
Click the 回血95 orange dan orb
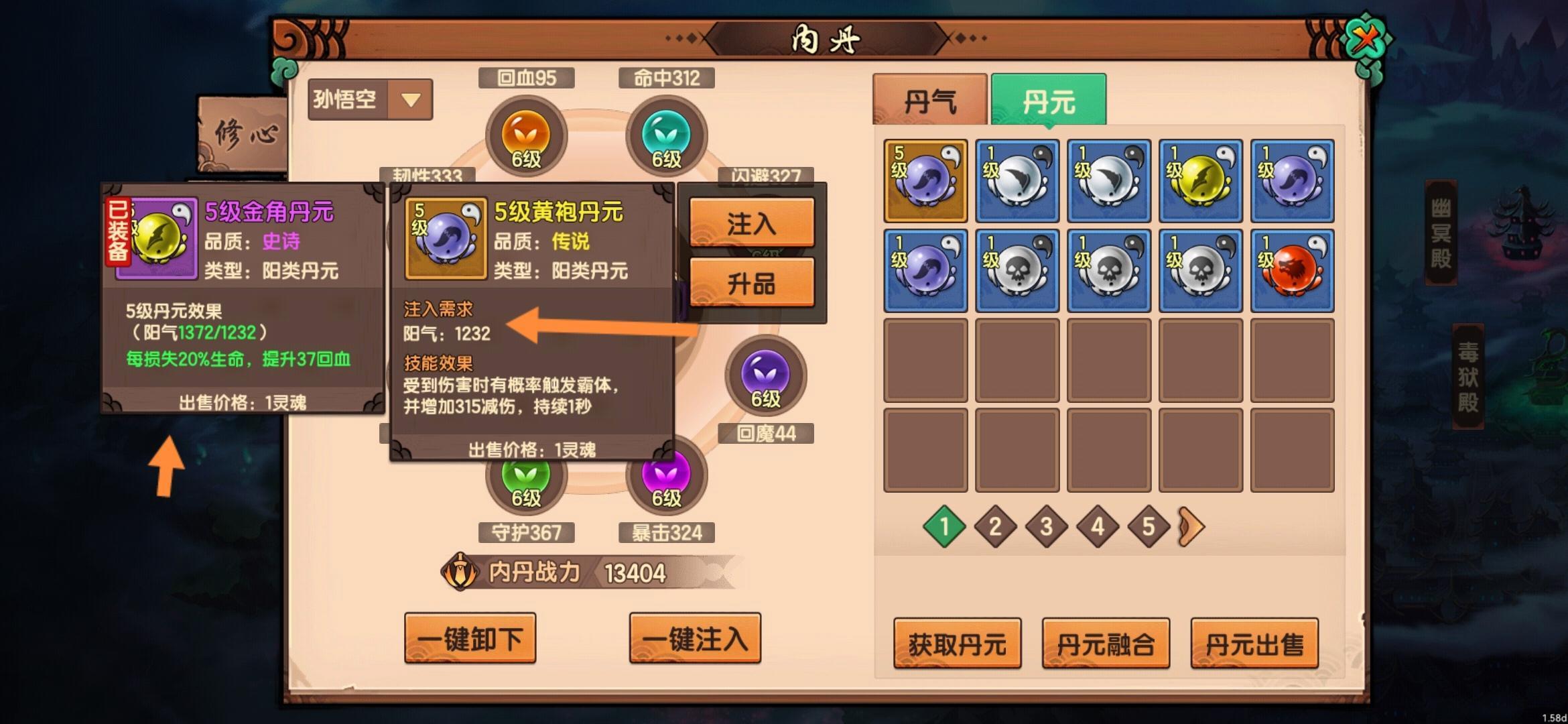(x=525, y=136)
